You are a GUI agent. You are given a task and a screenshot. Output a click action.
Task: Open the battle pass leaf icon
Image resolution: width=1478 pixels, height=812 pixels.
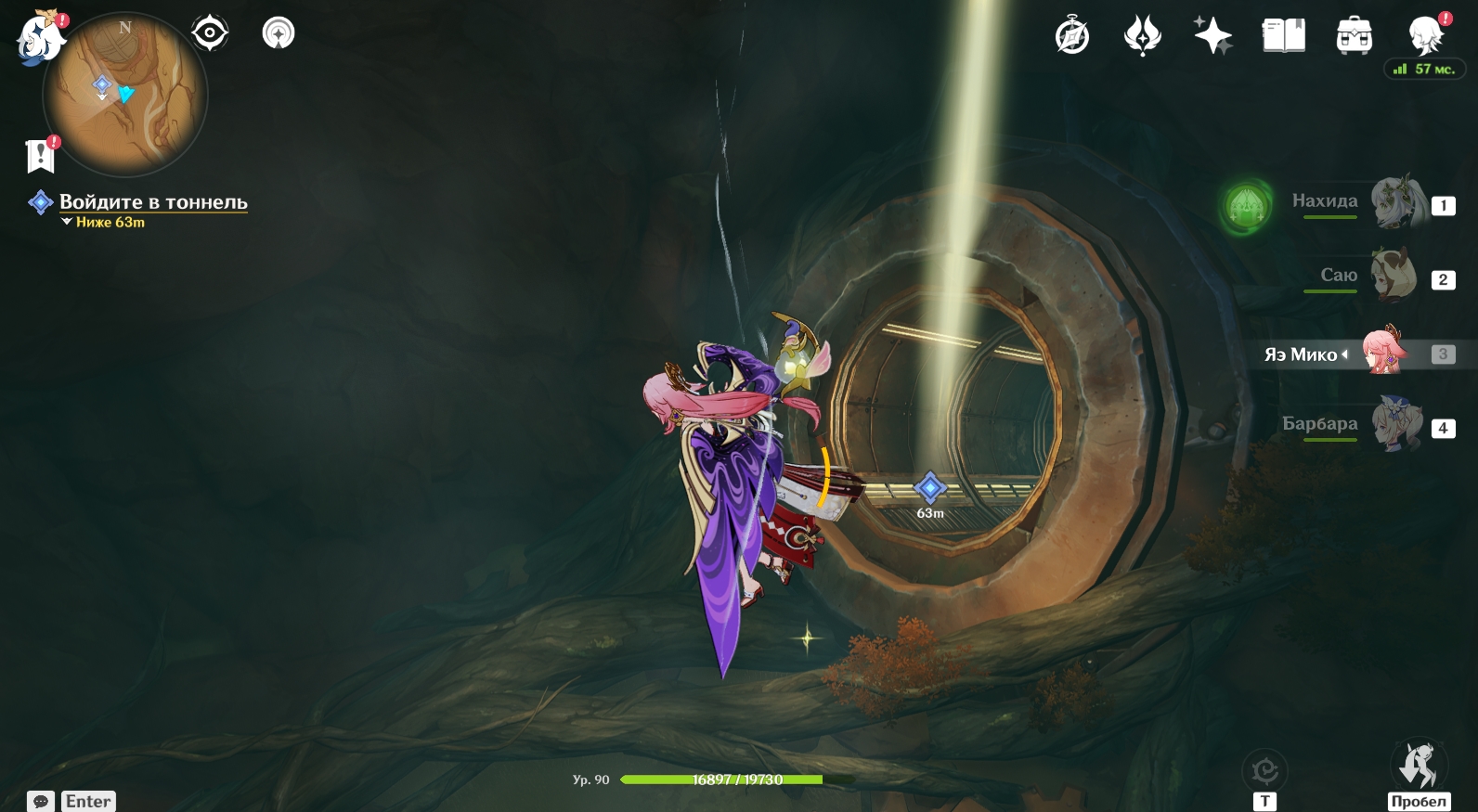[1142, 37]
